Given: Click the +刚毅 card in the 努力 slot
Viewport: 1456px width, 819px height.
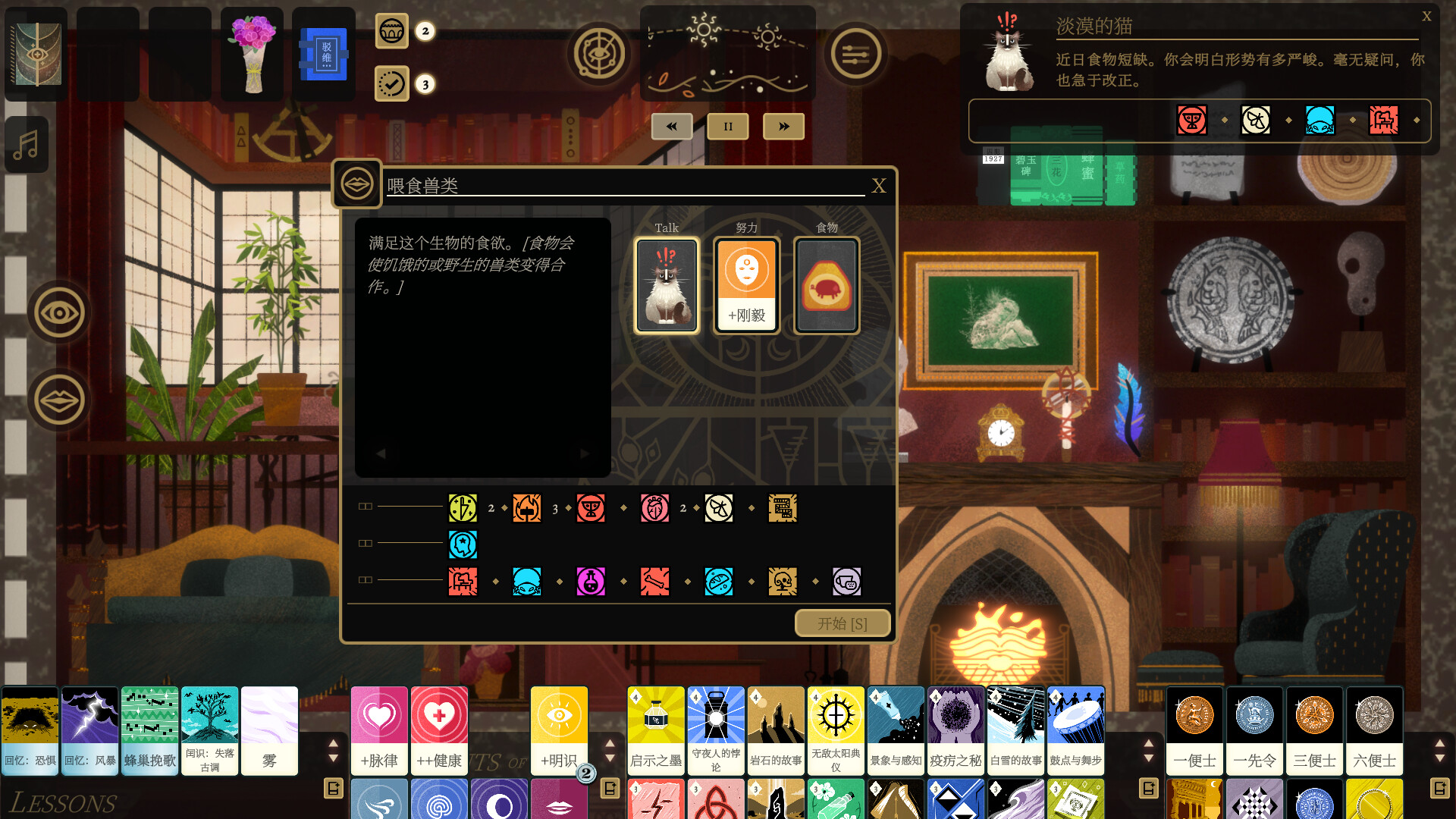Looking at the screenshot, I should 746,284.
